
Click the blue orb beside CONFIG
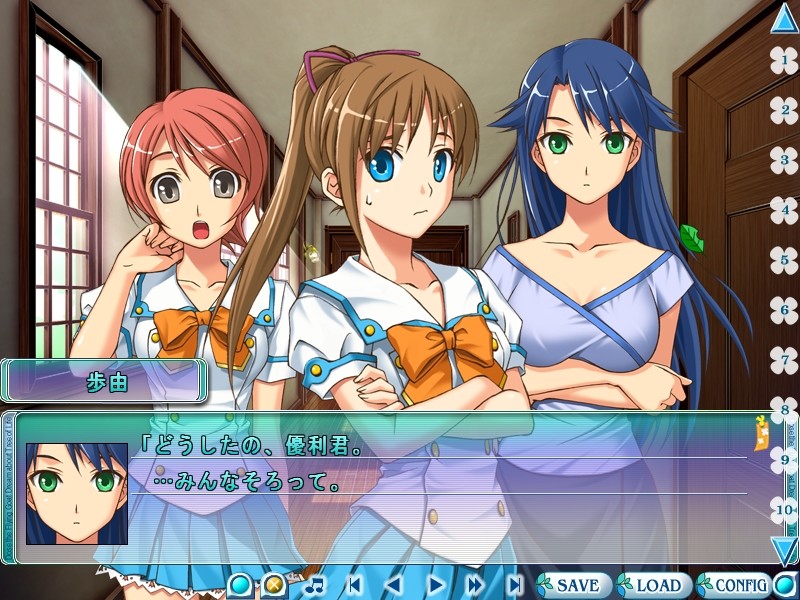[x=786, y=585]
